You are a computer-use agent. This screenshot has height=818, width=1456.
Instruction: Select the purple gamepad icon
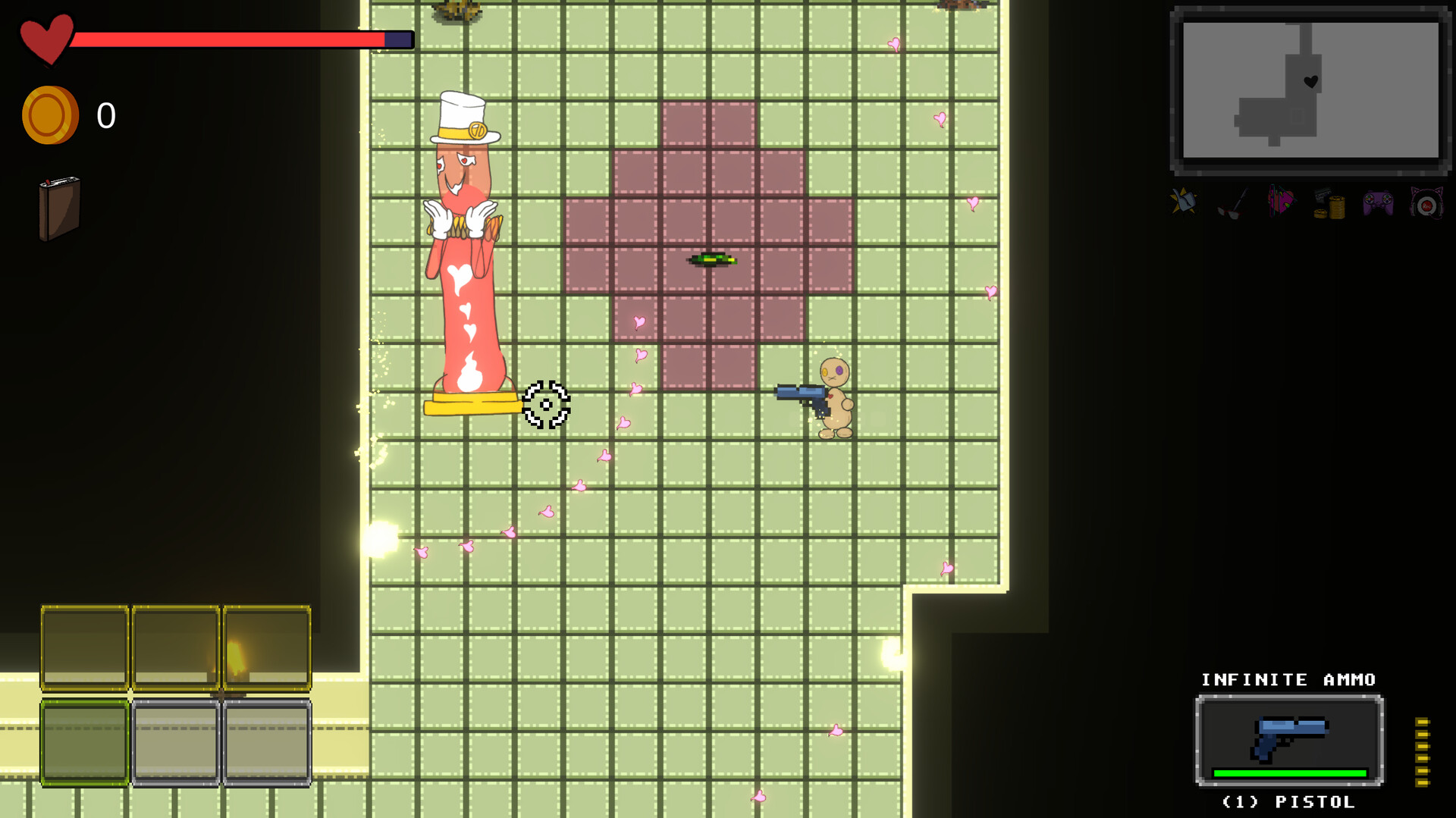click(1378, 203)
